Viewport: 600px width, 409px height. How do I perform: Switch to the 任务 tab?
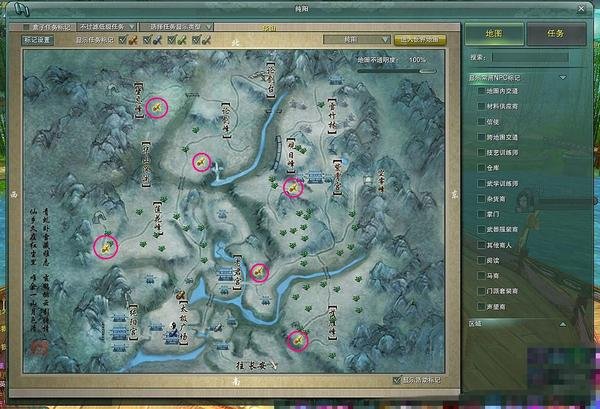(556, 32)
